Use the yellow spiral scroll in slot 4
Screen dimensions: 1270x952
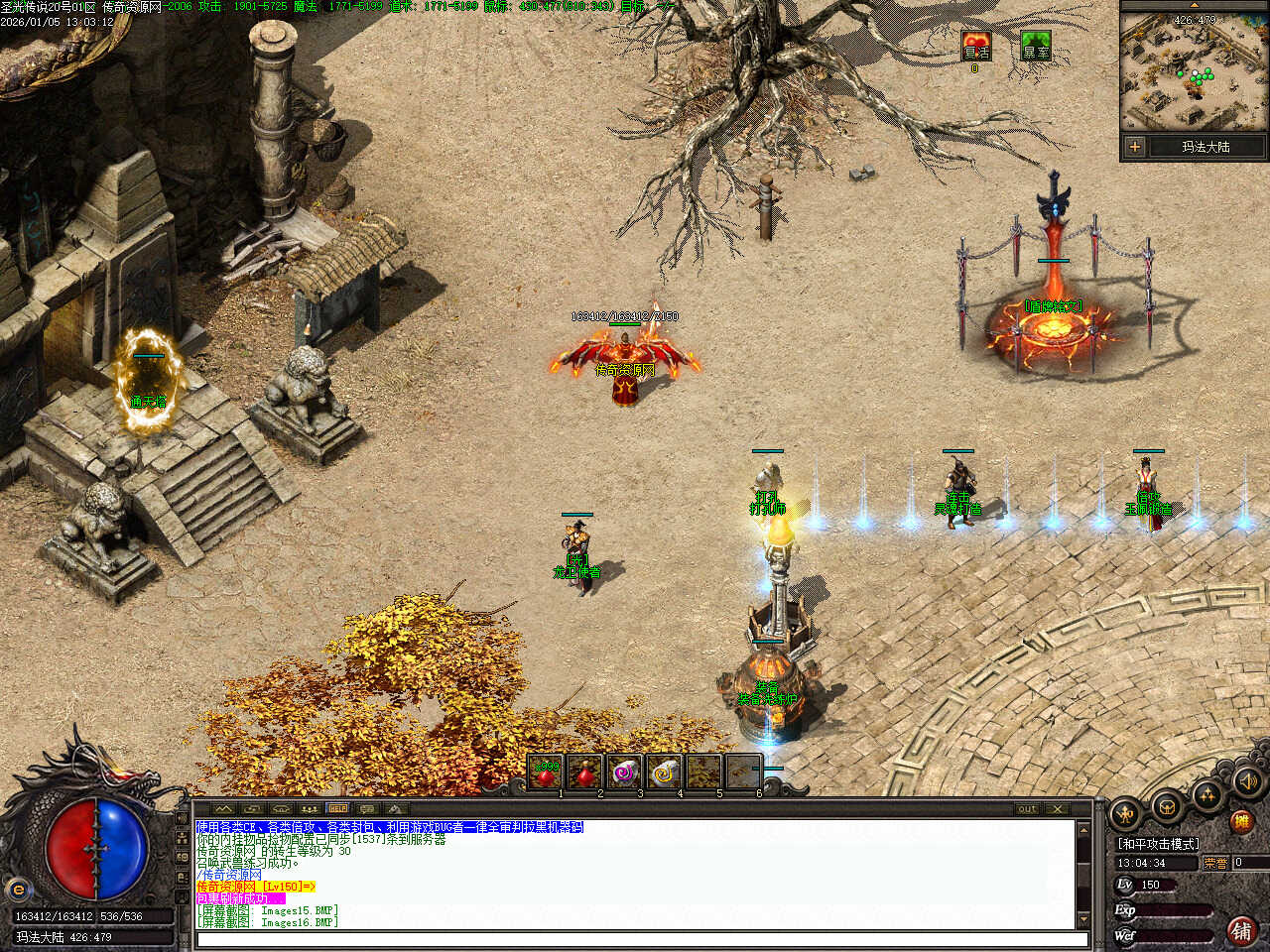(664, 773)
